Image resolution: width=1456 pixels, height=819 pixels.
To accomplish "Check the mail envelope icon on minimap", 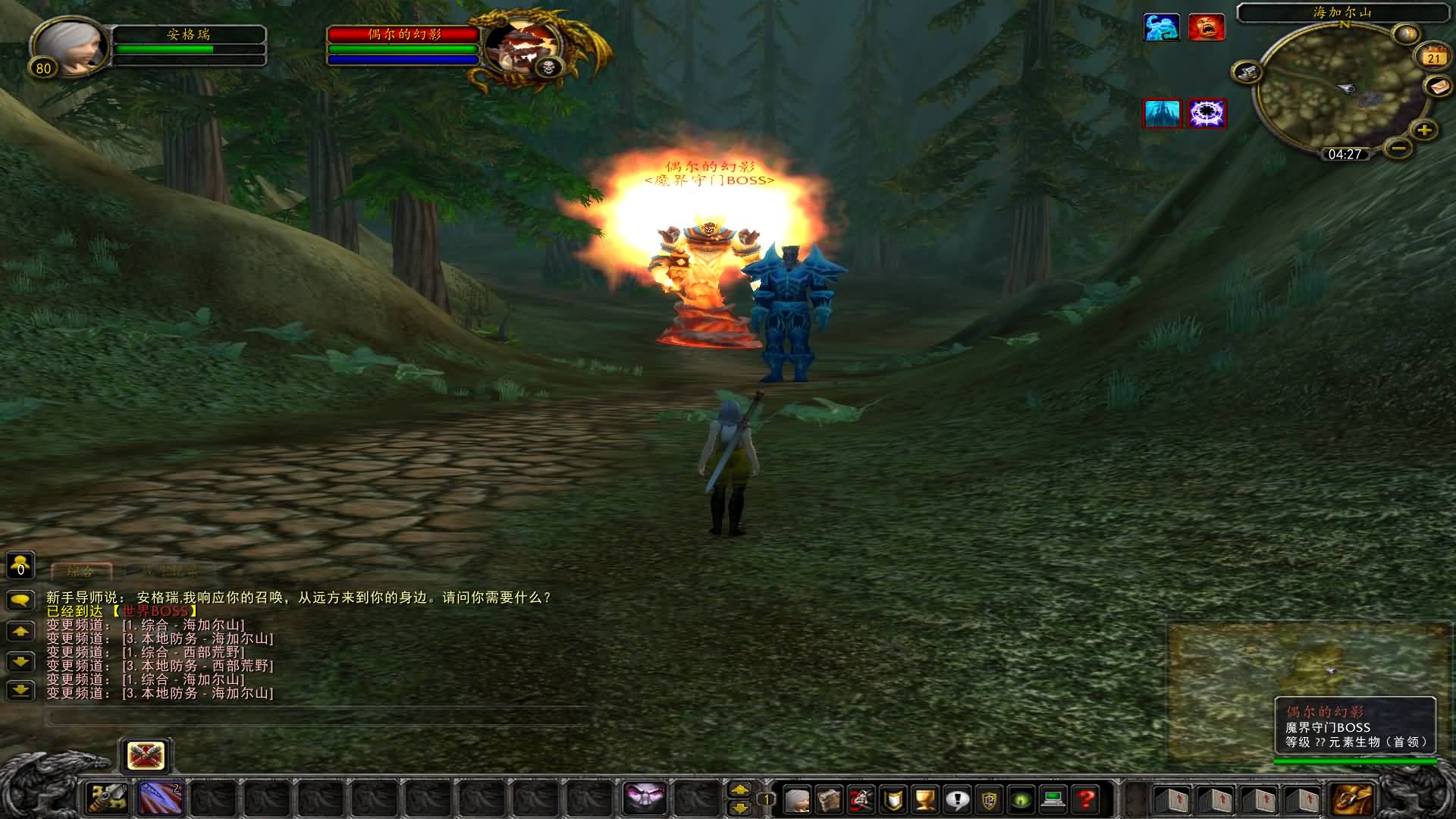I will click(1437, 86).
